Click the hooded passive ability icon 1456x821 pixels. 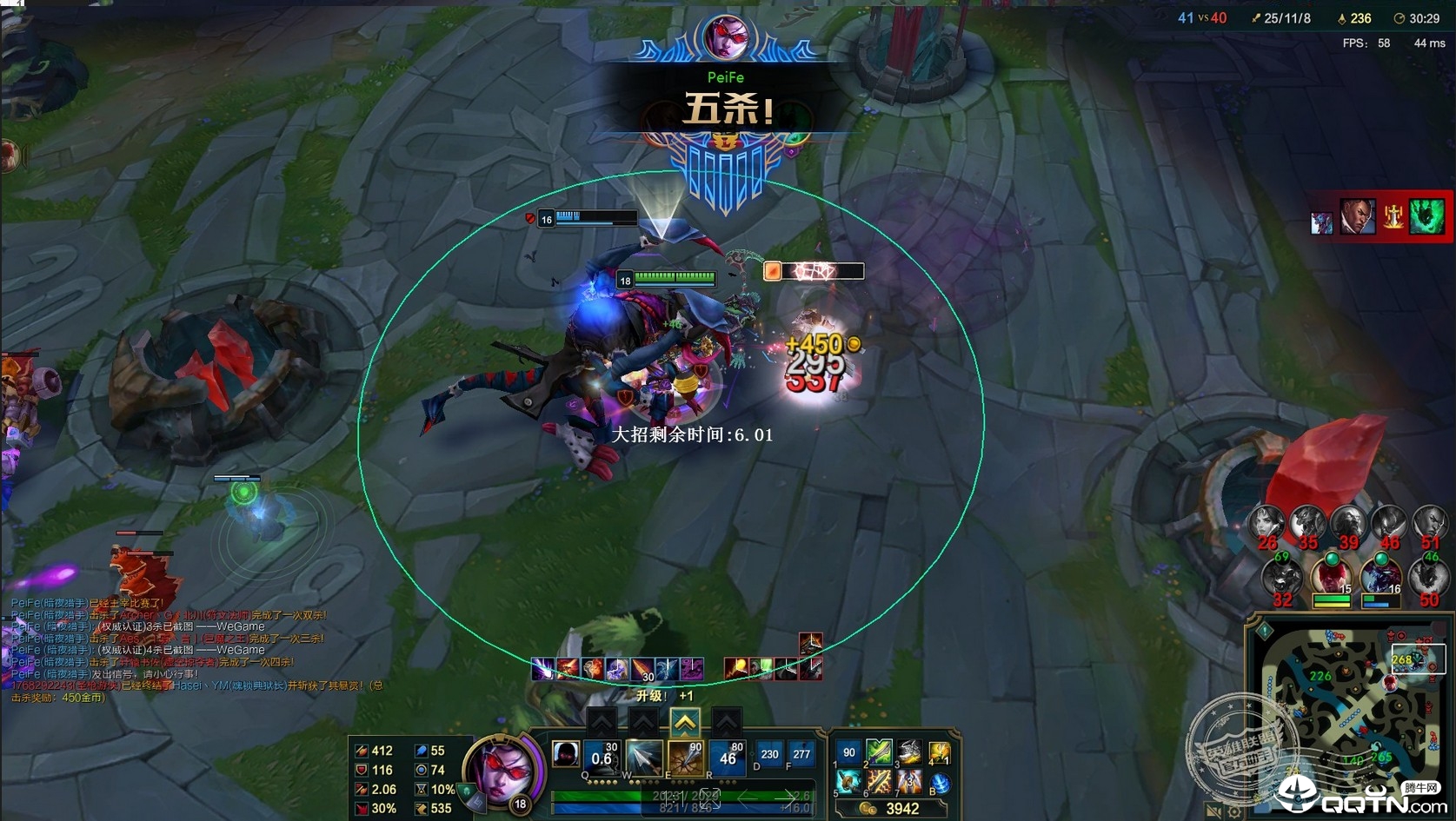coord(566,754)
